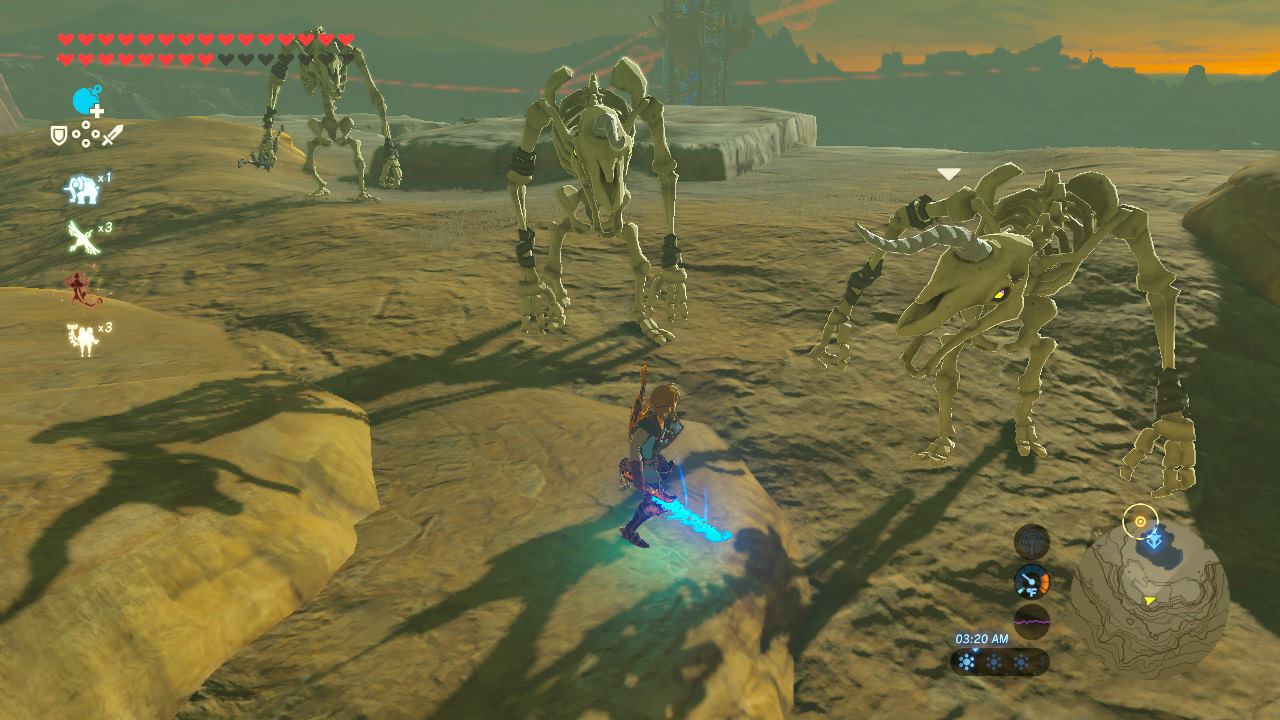
Task: Activate Mipha's Grace elephant ability icon
Action: (82, 189)
